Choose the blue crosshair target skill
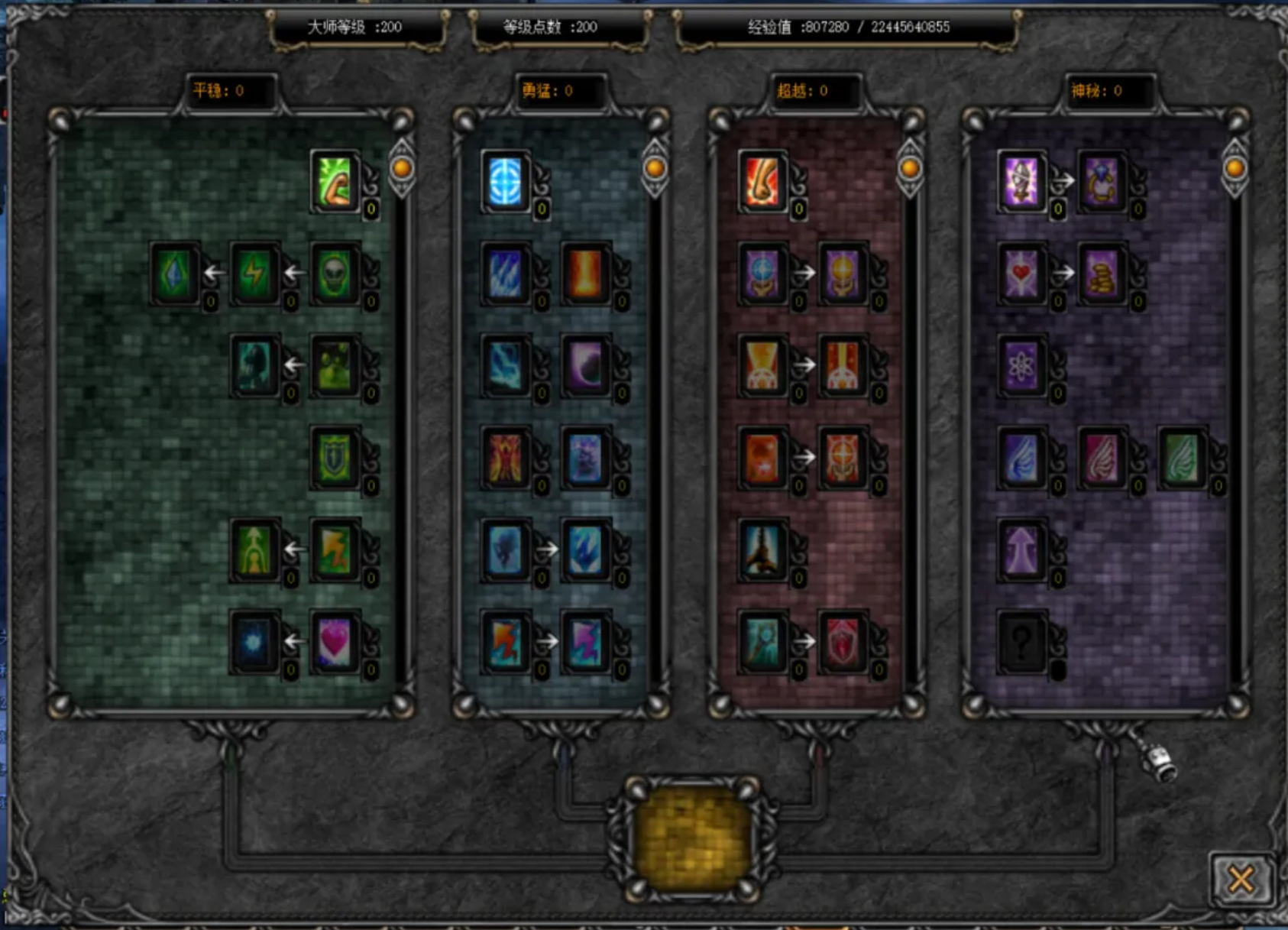1288x930 pixels. coord(506,182)
